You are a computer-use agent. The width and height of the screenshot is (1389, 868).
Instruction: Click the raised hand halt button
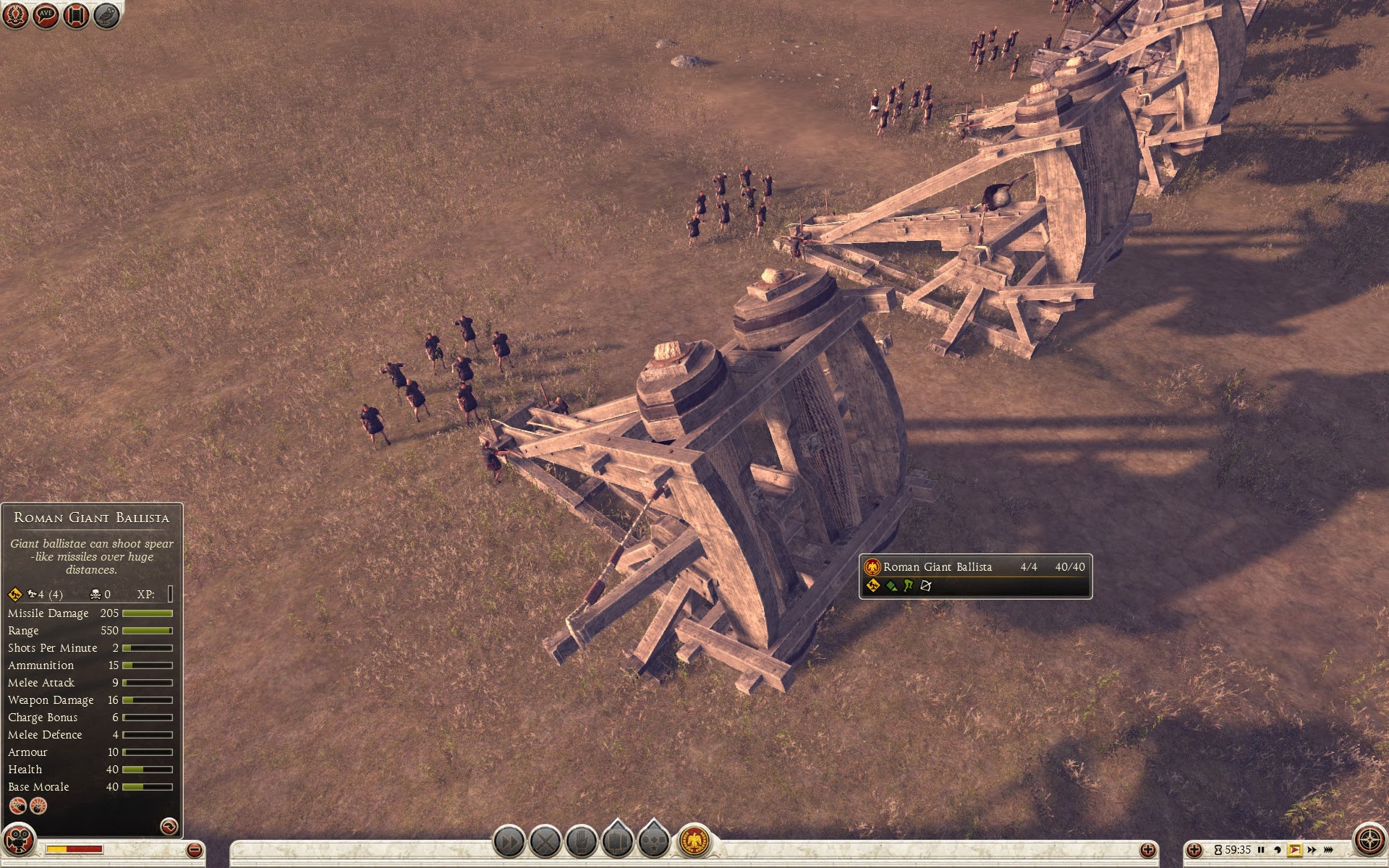pos(582,842)
